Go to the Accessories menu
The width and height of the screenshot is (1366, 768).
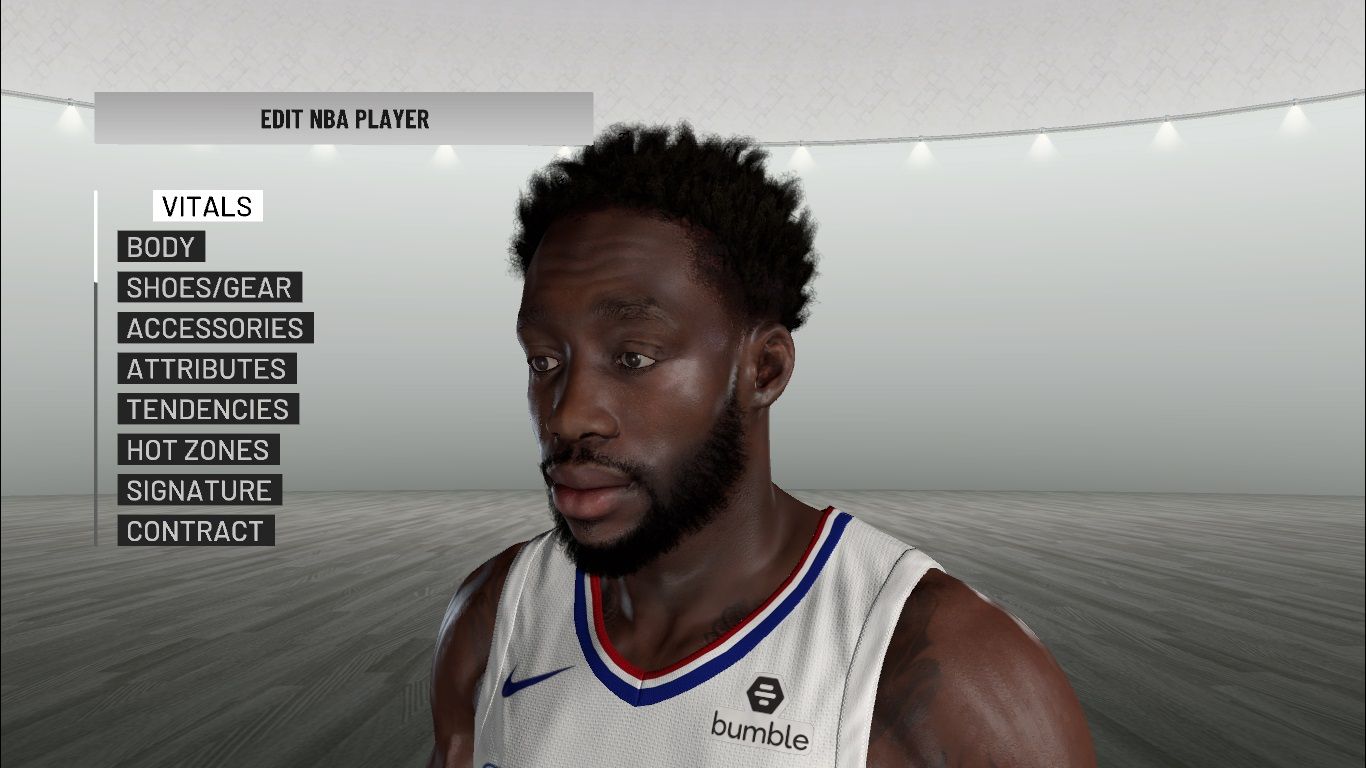tap(215, 328)
